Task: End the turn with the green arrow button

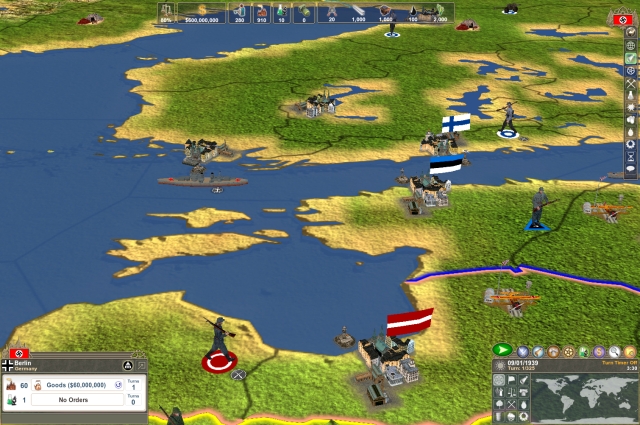Action: pos(502,350)
